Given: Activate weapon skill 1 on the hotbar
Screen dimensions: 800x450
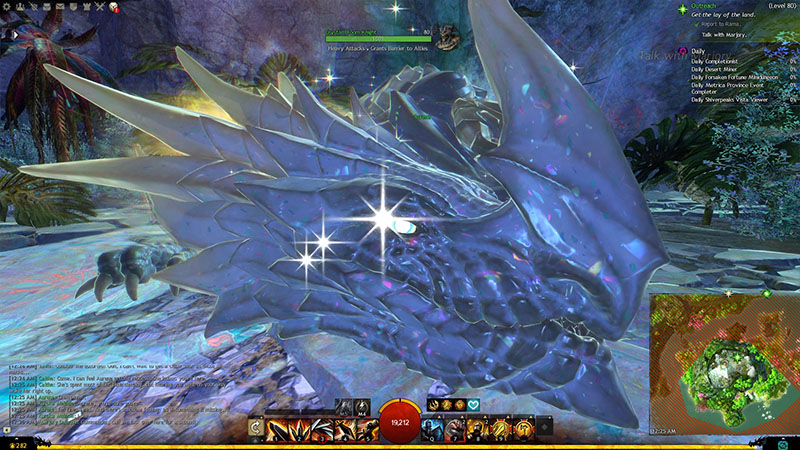Looking at the screenshot, I should pyautogui.click(x=274, y=429).
